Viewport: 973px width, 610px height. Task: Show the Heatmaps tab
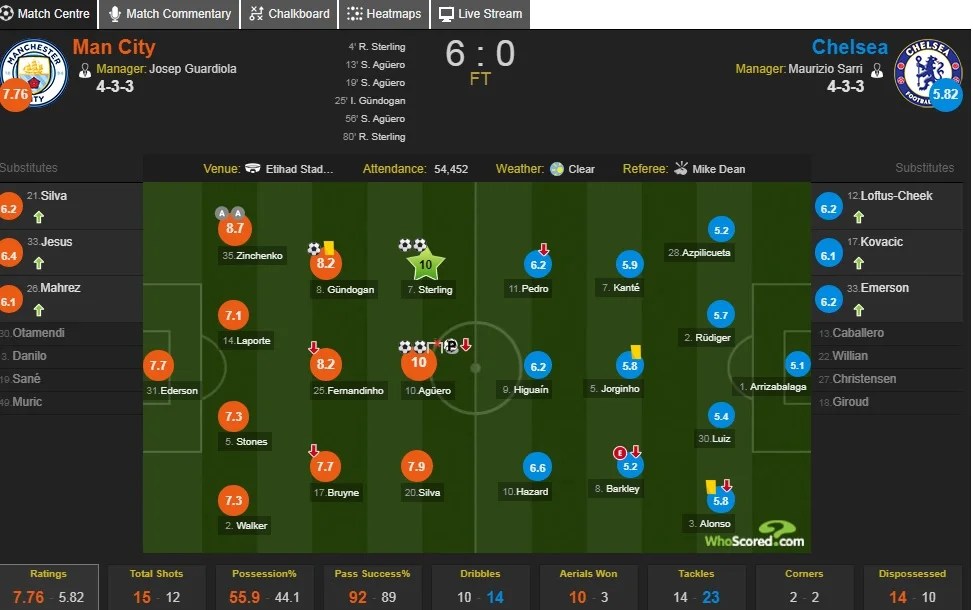pos(385,14)
